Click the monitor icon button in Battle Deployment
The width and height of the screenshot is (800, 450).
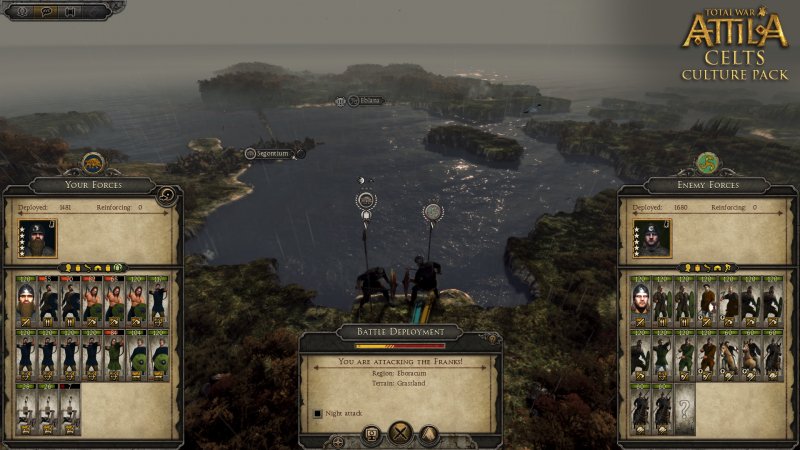(371, 434)
